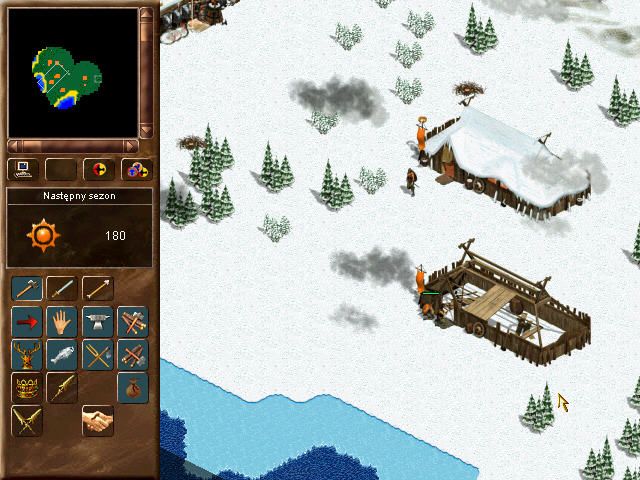This screenshot has height=480, width=640.
Task: Choose the axe weapon button
Action: click(27, 289)
